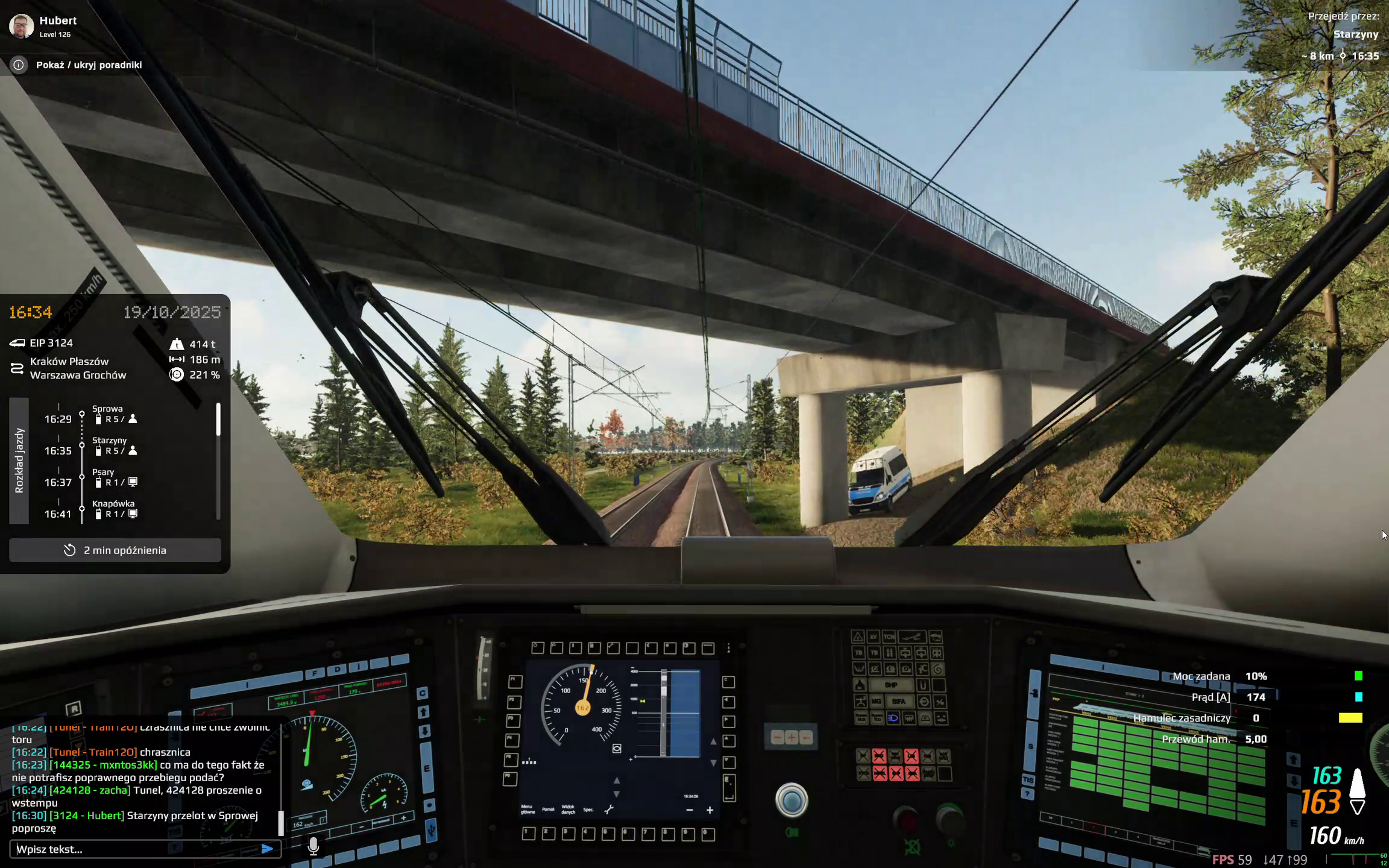This screenshot has height=868, width=1389.
Task: Click the chat log scrollbar
Action: 280,822
